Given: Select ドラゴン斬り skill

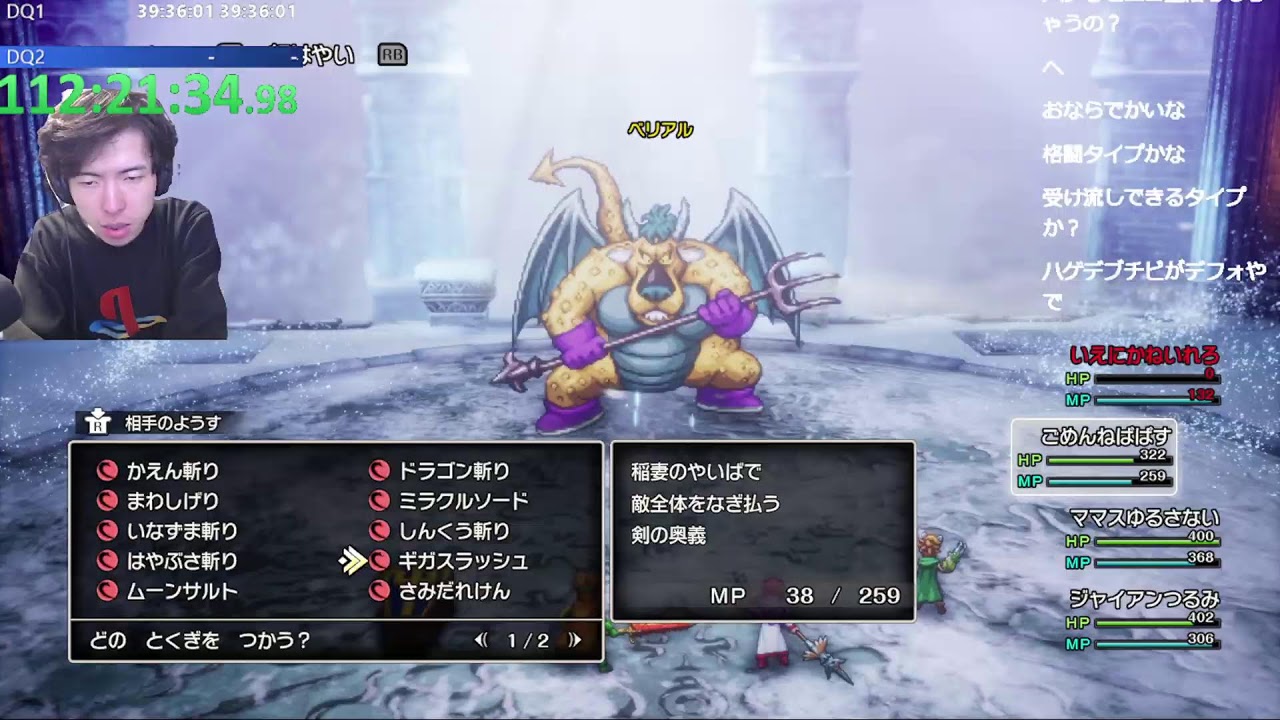Looking at the screenshot, I should coord(453,471).
